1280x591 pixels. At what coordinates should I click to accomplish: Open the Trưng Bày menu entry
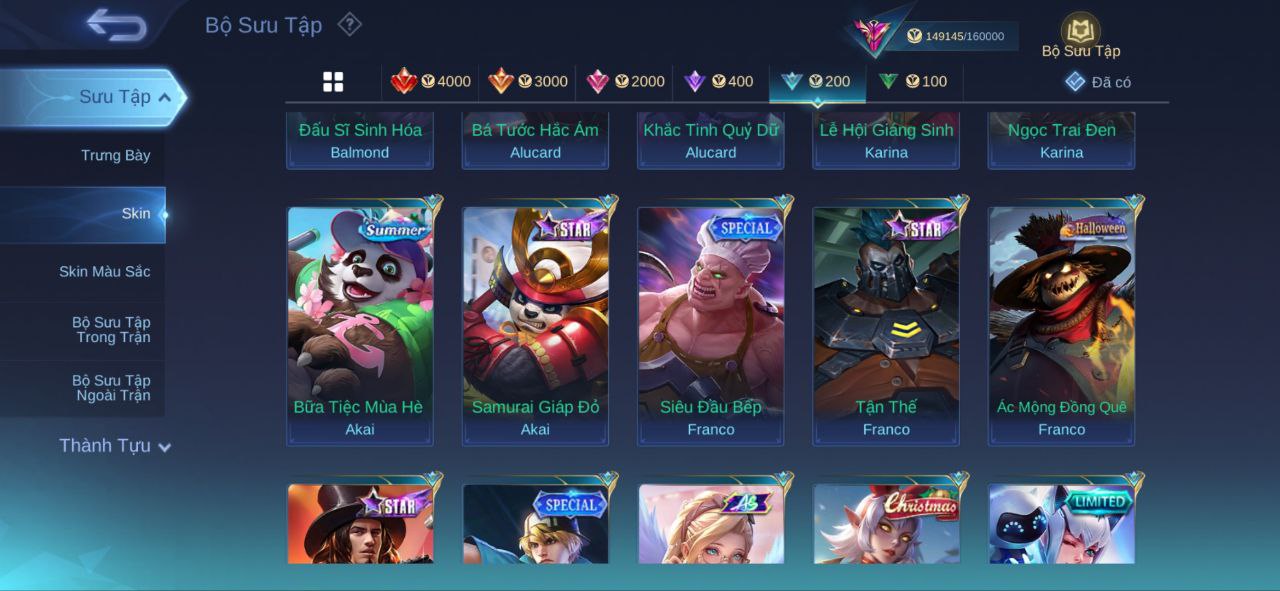[115, 155]
